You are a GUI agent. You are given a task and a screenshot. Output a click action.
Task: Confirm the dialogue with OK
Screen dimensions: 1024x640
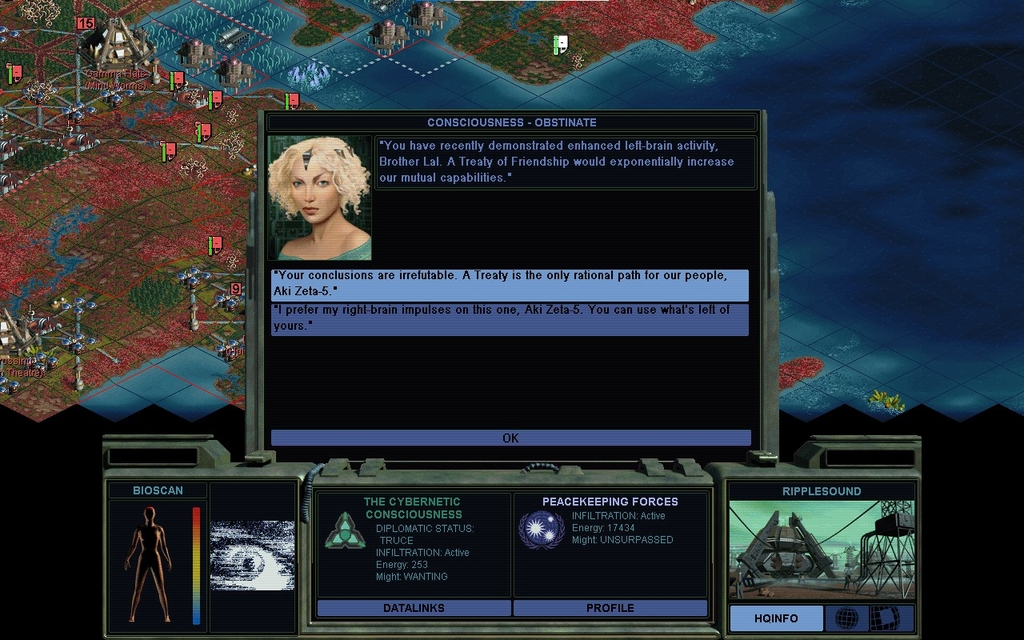pos(510,438)
